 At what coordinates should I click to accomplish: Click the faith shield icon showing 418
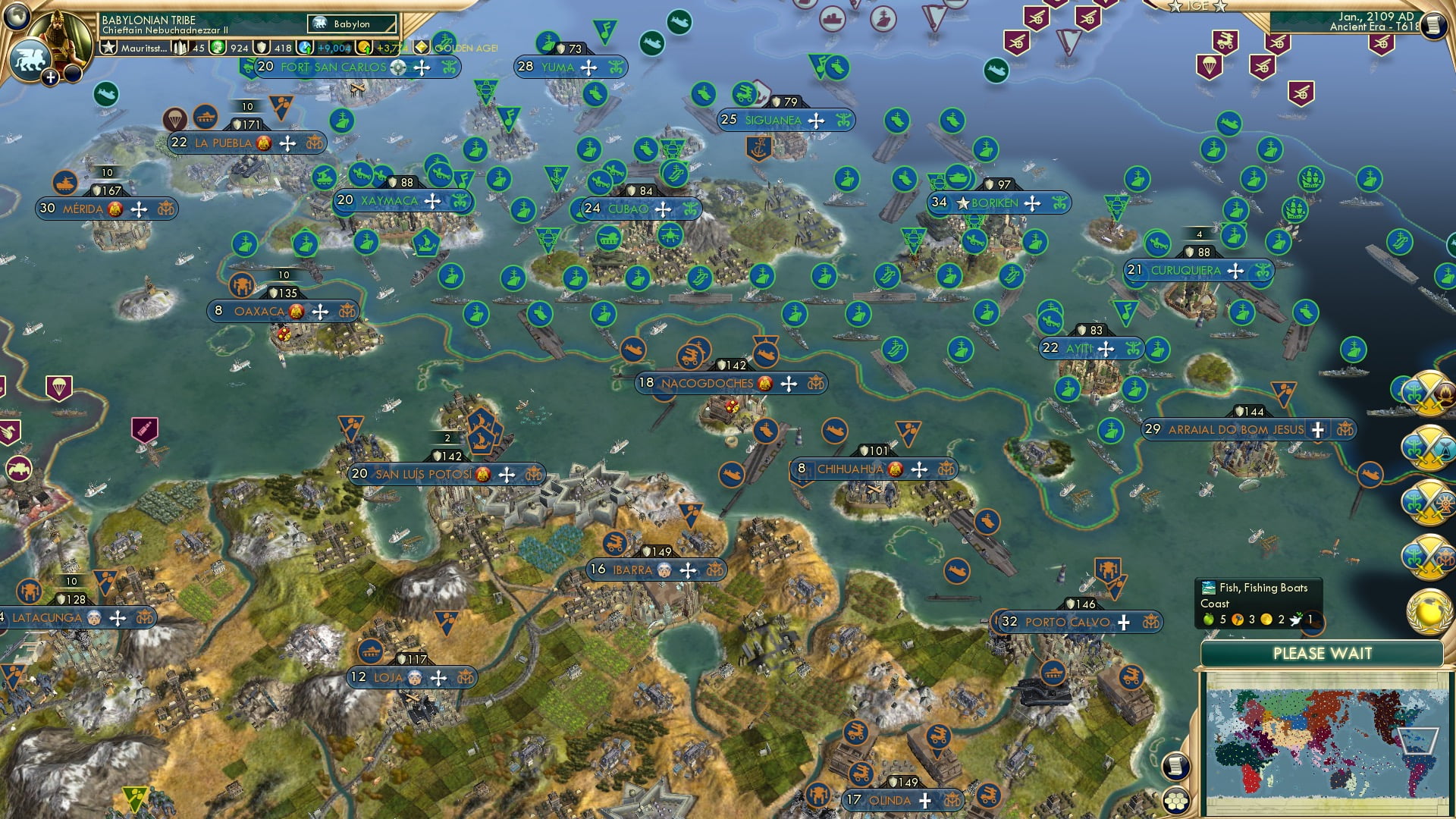261,48
